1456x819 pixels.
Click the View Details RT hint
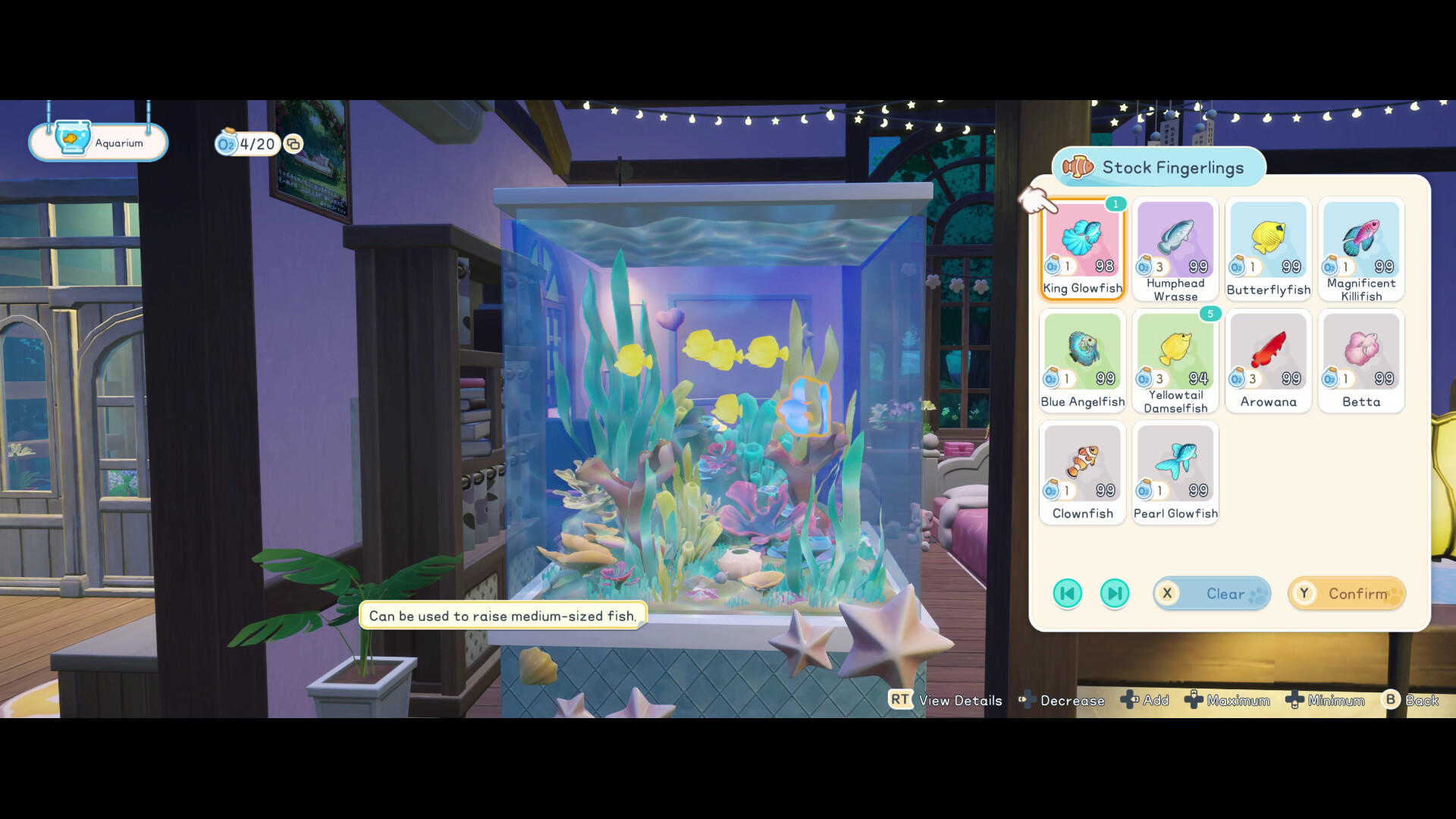pos(944,701)
